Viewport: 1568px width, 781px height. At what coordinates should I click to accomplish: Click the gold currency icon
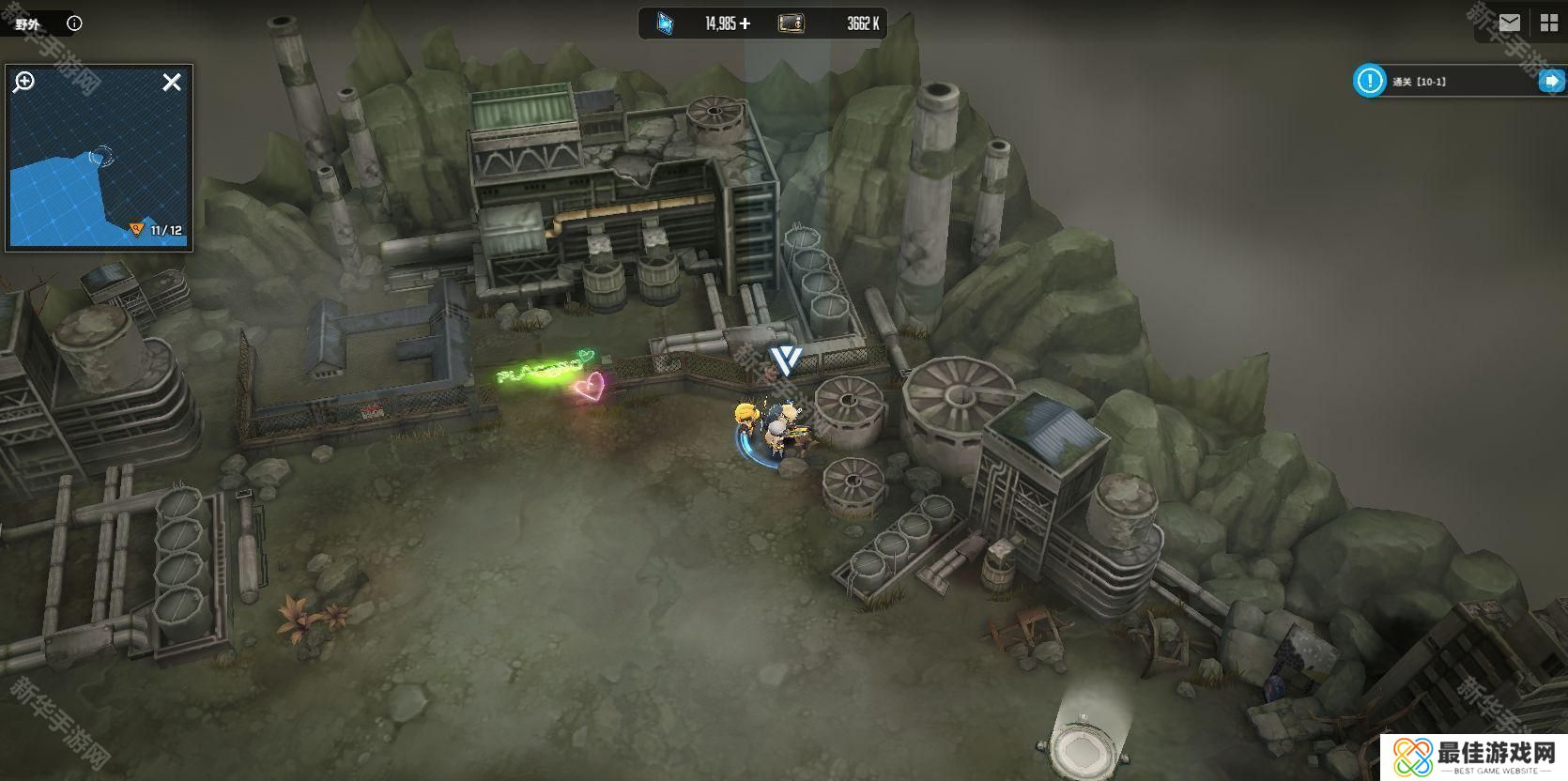pos(791,23)
